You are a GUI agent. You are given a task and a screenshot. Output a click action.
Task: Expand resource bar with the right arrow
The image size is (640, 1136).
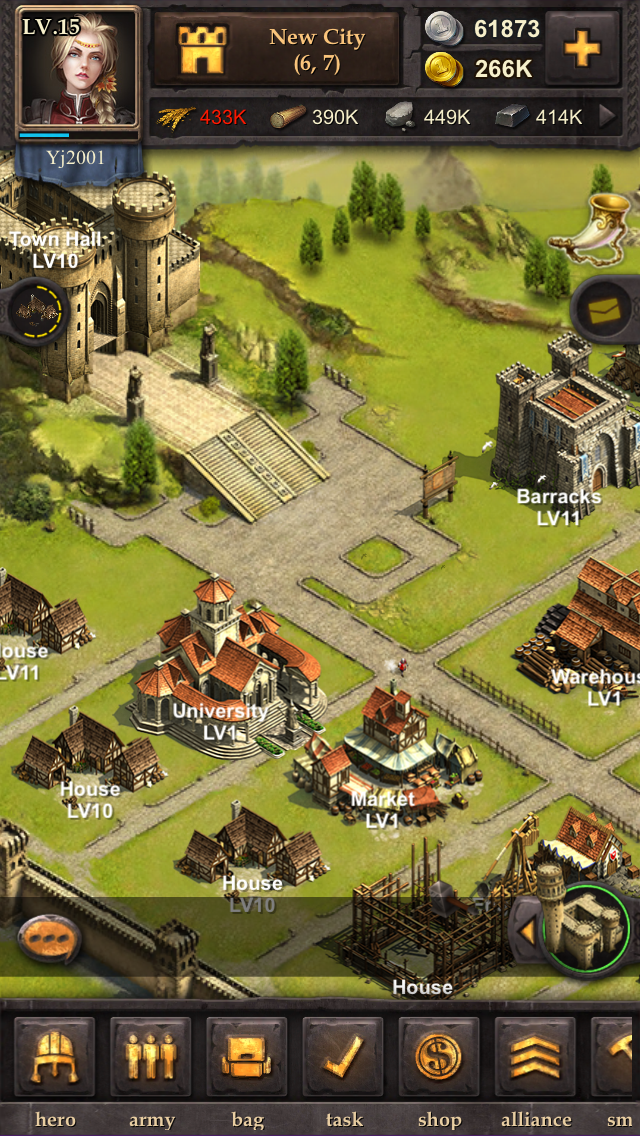coord(606,117)
